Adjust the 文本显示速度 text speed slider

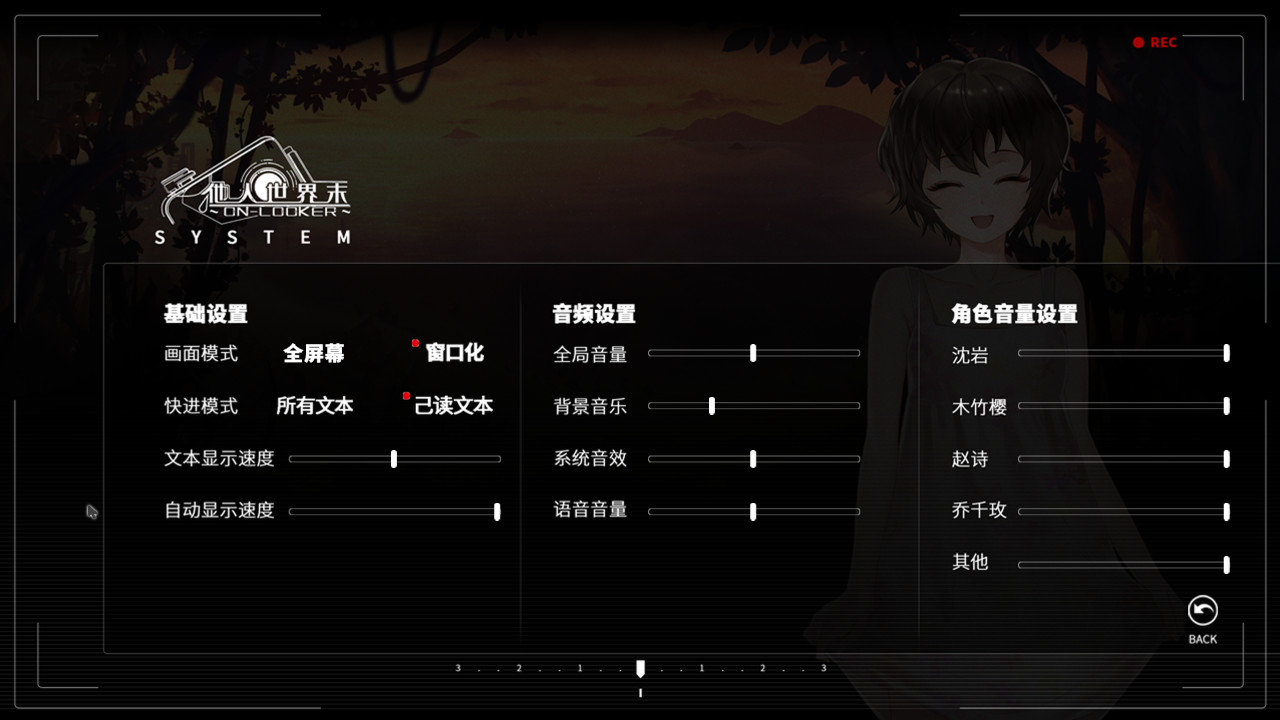[394, 458]
